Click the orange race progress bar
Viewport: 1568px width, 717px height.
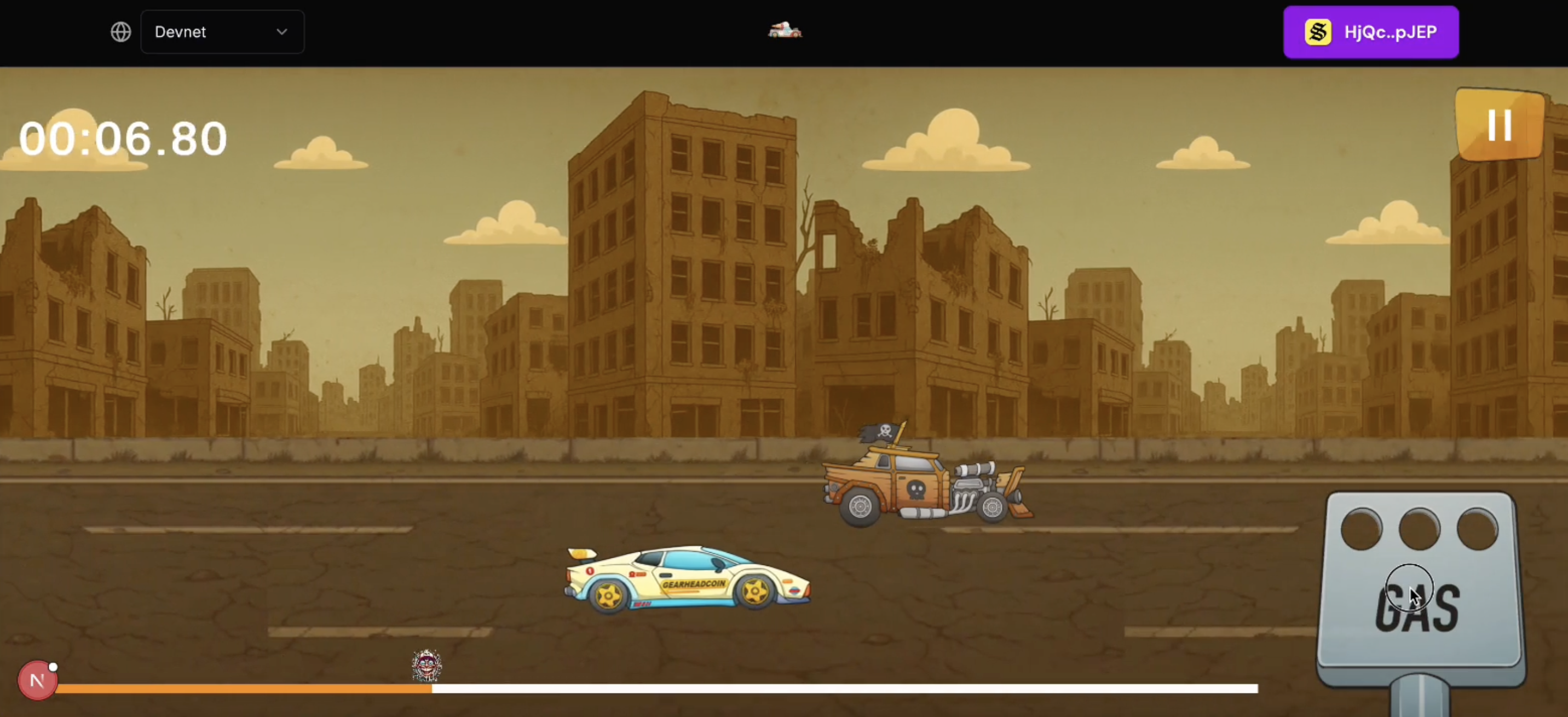pyautogui.click(x=244, y=690)
